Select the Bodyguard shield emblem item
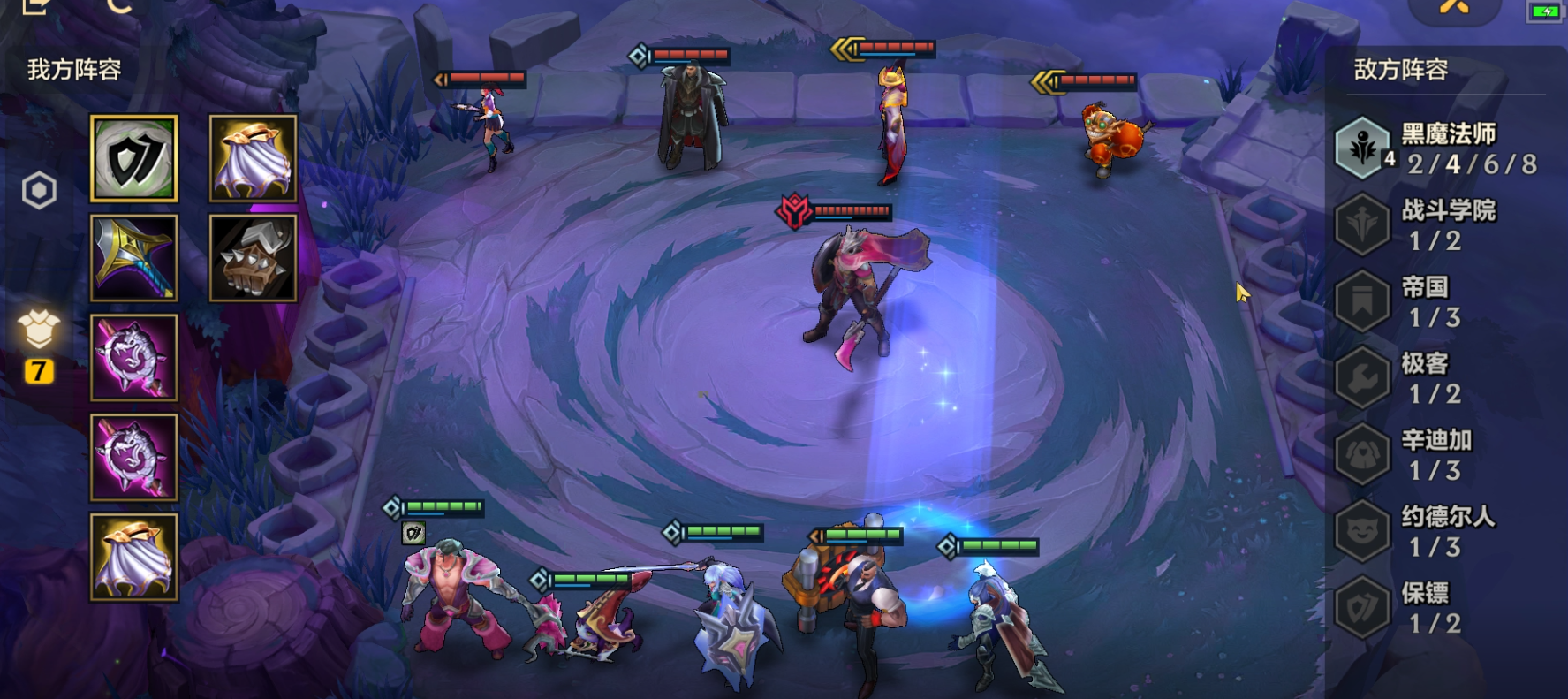Viewport: 1568px width, 699px height. [x=134, y=159]
